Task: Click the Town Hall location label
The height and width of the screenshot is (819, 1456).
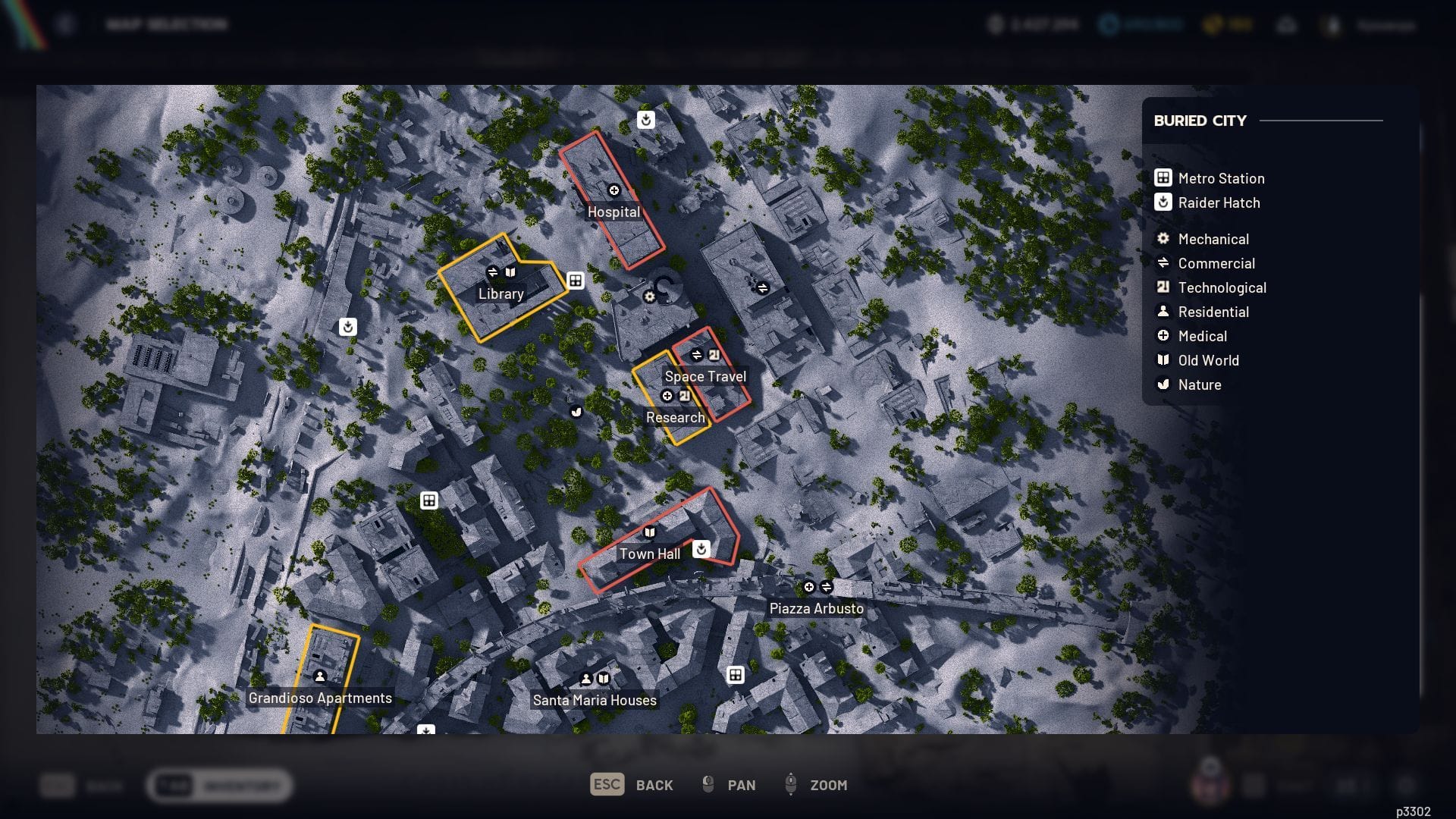Action: coord(649,554)
